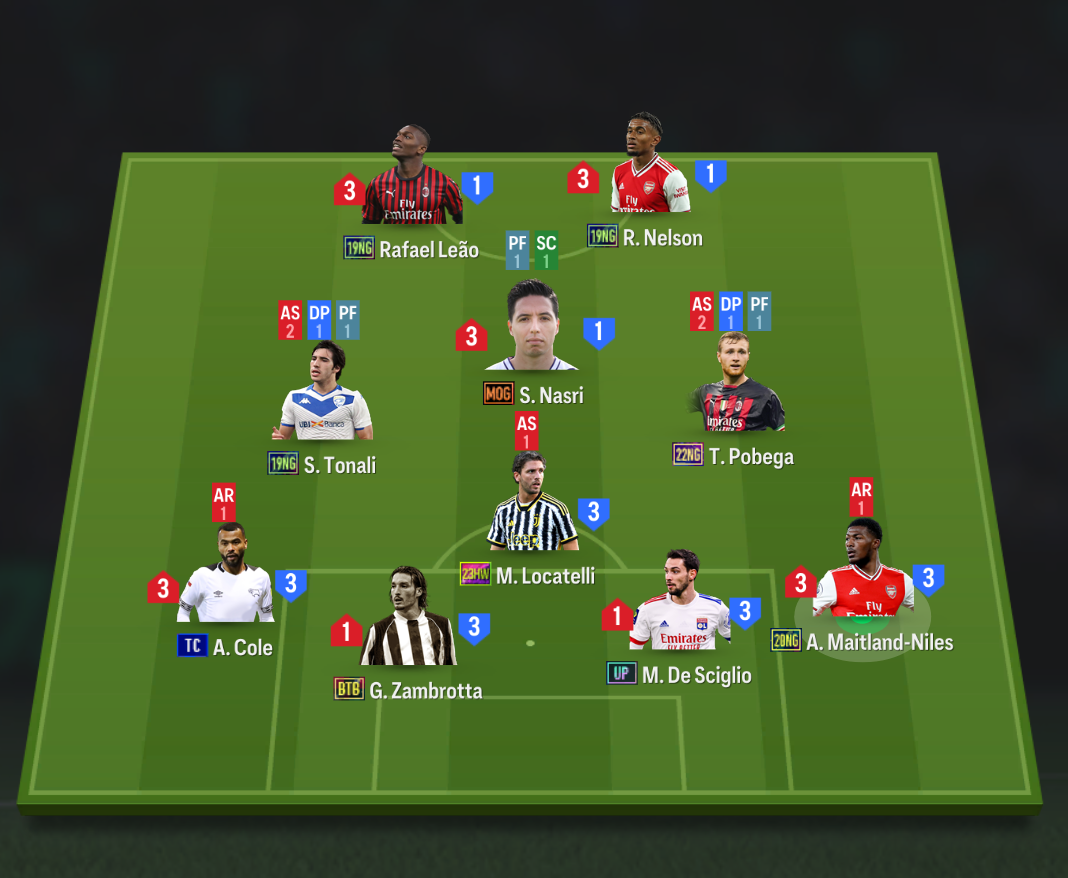This screenshot has height=878, width=1068.
Task: Click the 23HW card tag beside Locatelli
Action: tap(475, 574)
